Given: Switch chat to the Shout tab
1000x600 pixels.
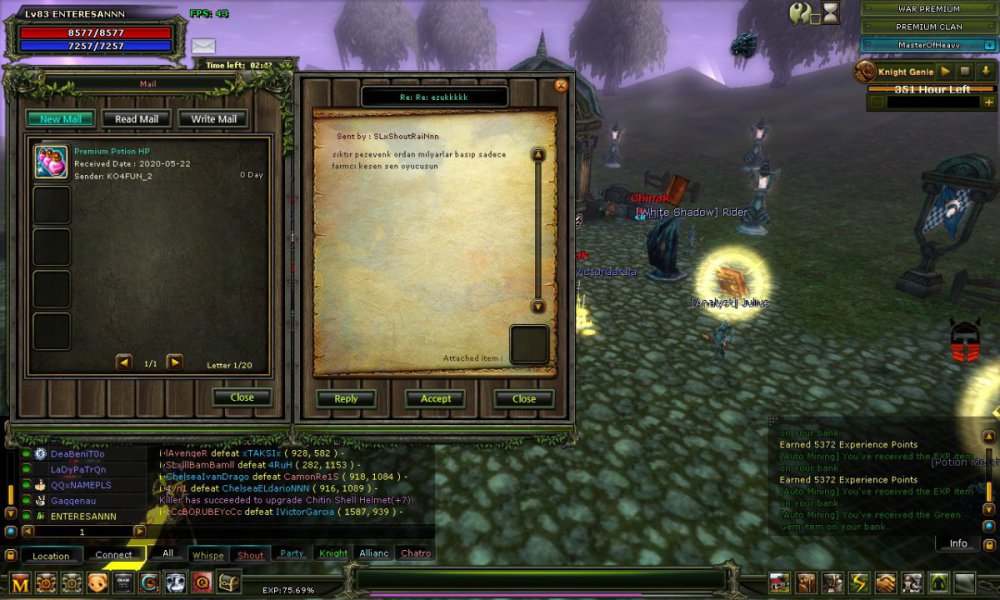Looking at the screenshot, I should pyautogui.click(x=250, y=554).
